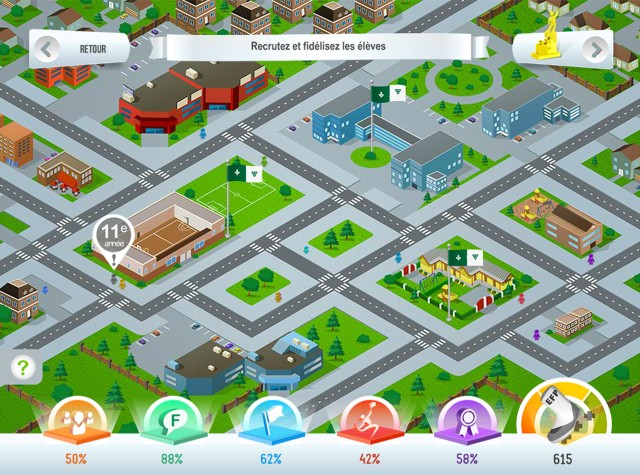
Task: Open the question mark help button
Action: tap(23, 367)
